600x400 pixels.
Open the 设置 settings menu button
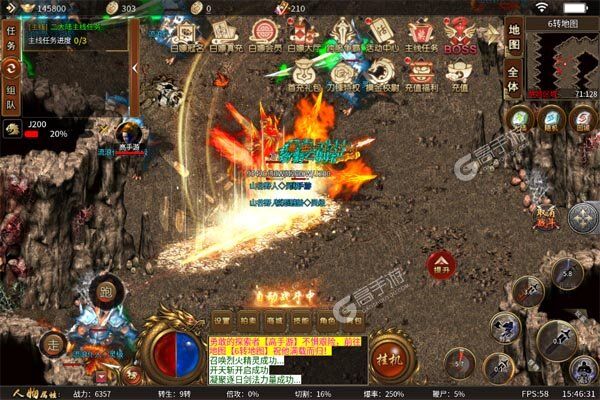[222, 319]
